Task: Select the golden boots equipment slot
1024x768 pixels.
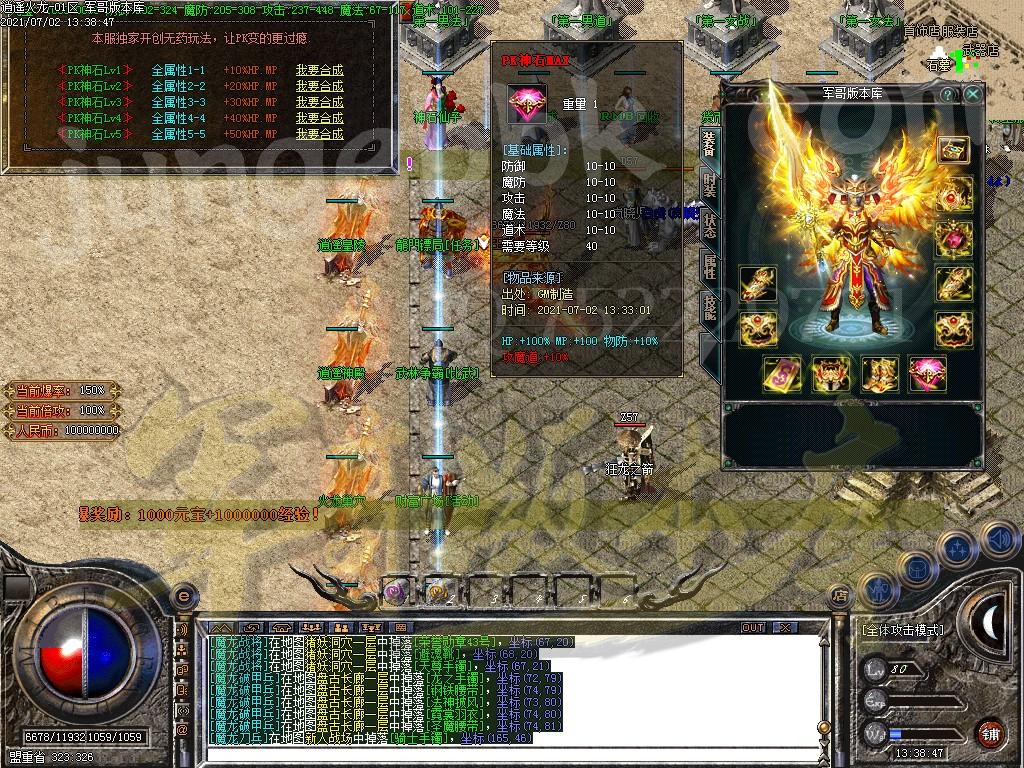Action: pyautogui.click(x=879, y=375)
